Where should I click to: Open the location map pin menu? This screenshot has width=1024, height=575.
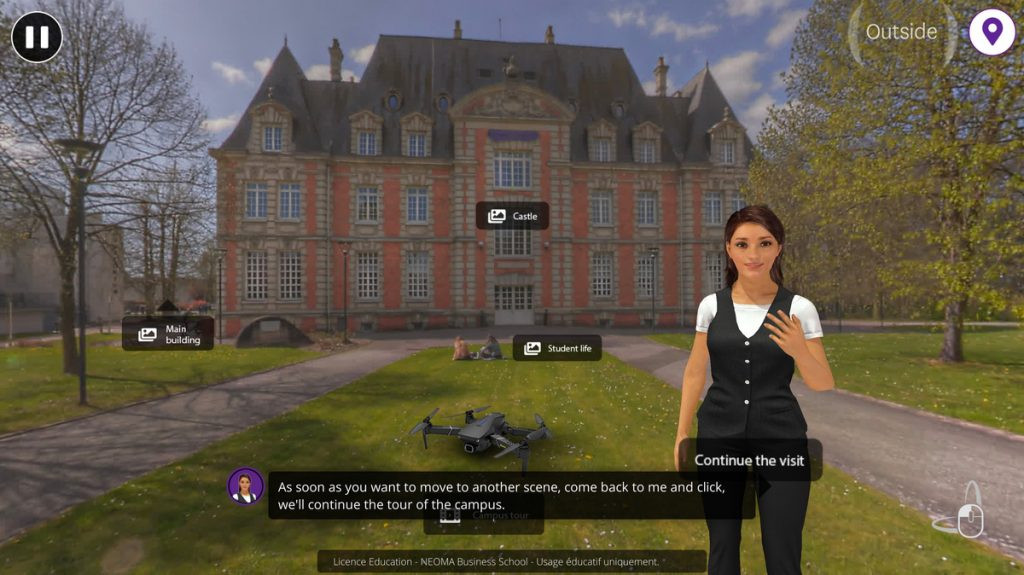(x=991, y=33)
